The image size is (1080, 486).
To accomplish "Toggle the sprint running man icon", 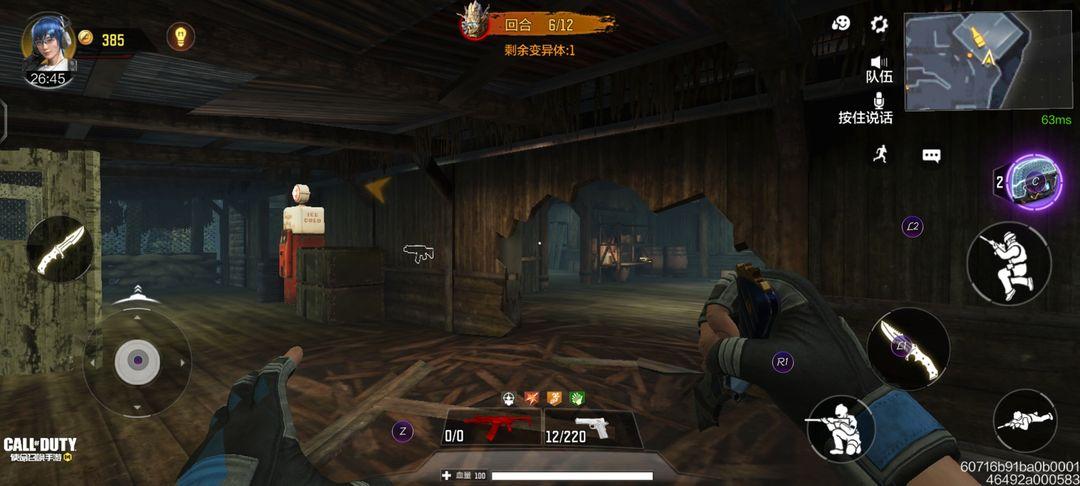I will pyautogui.click(x=880, y=155).
